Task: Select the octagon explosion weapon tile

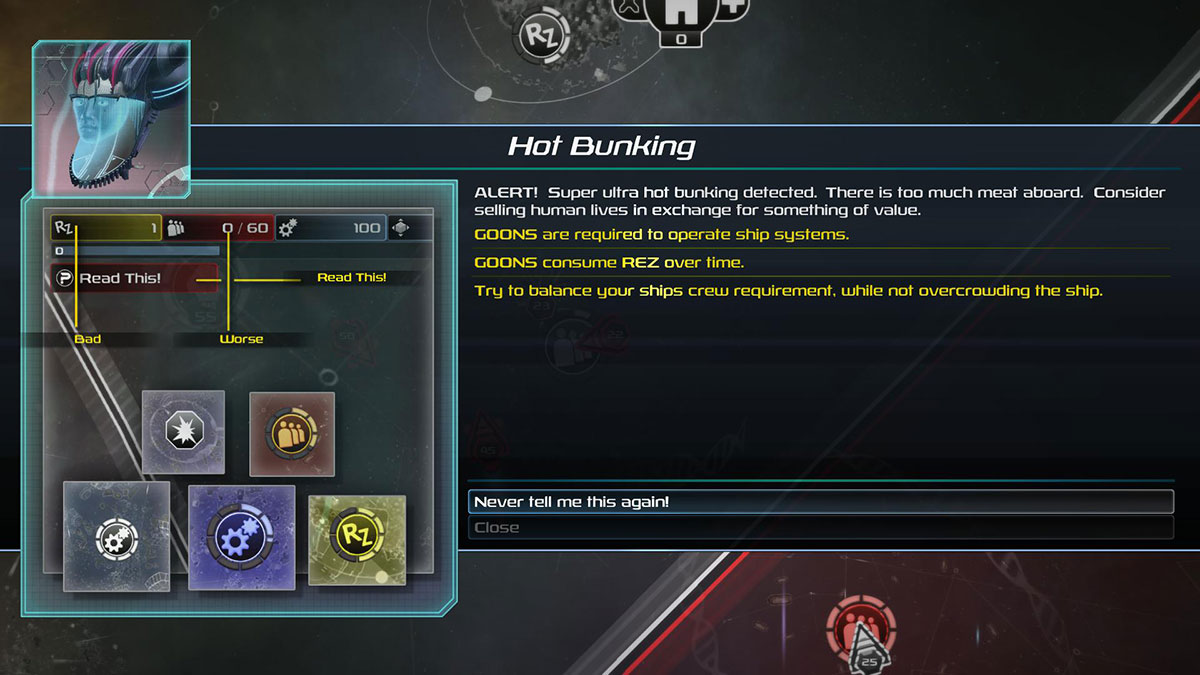Action: coord(183,432)
